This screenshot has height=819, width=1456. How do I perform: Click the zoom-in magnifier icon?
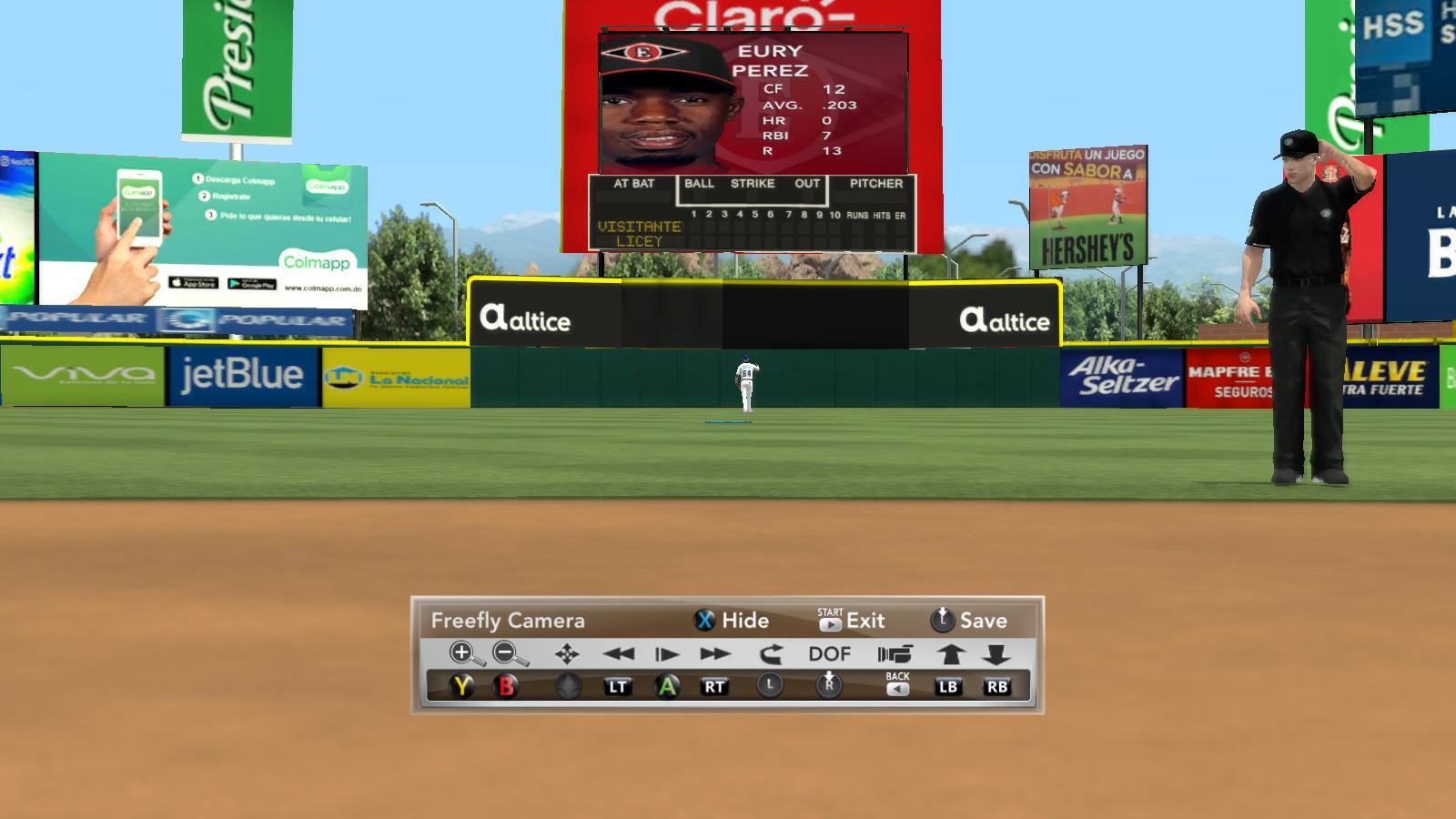[464, 653]
